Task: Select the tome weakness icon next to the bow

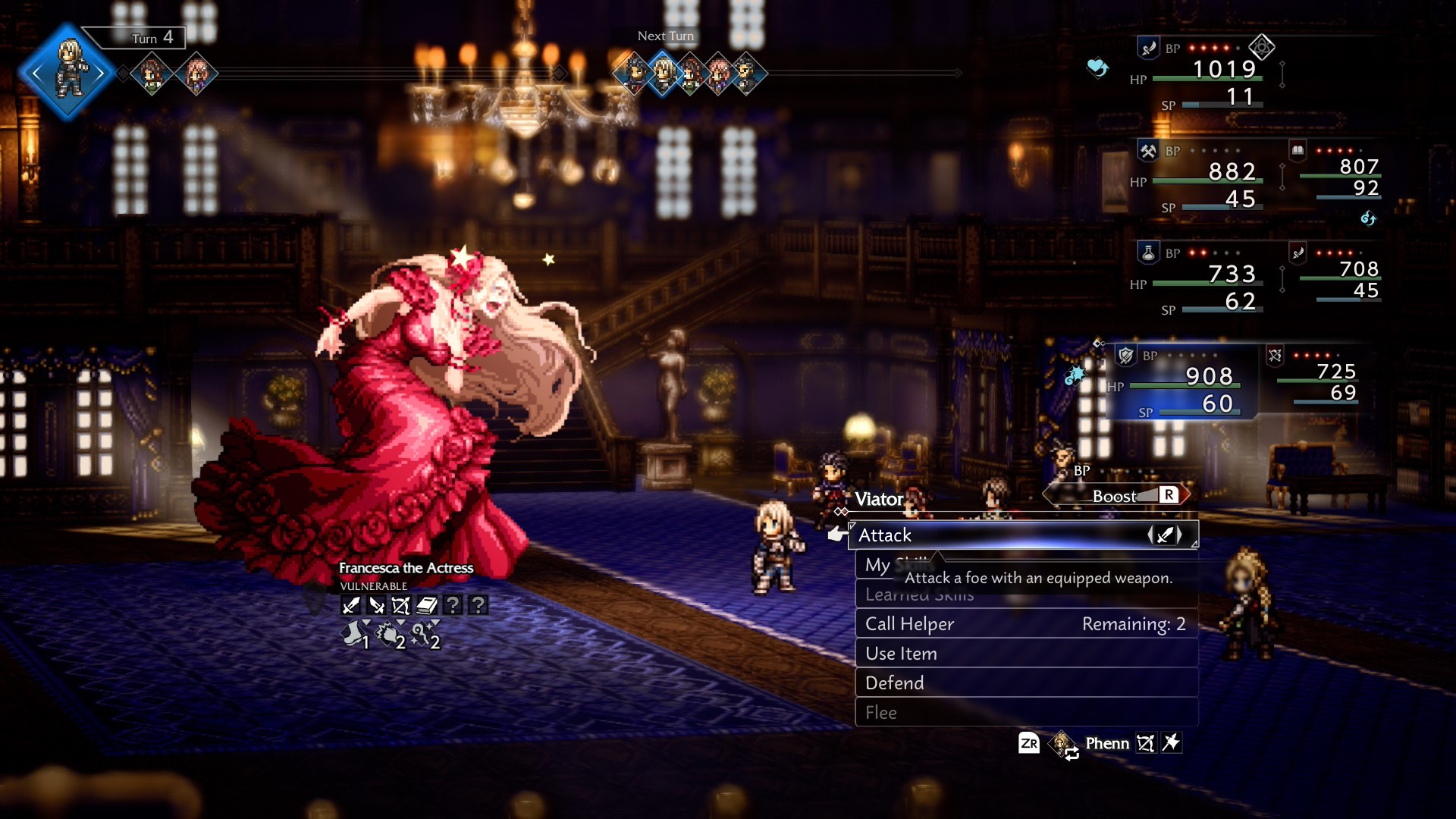Action: click(x=425, y=605)
